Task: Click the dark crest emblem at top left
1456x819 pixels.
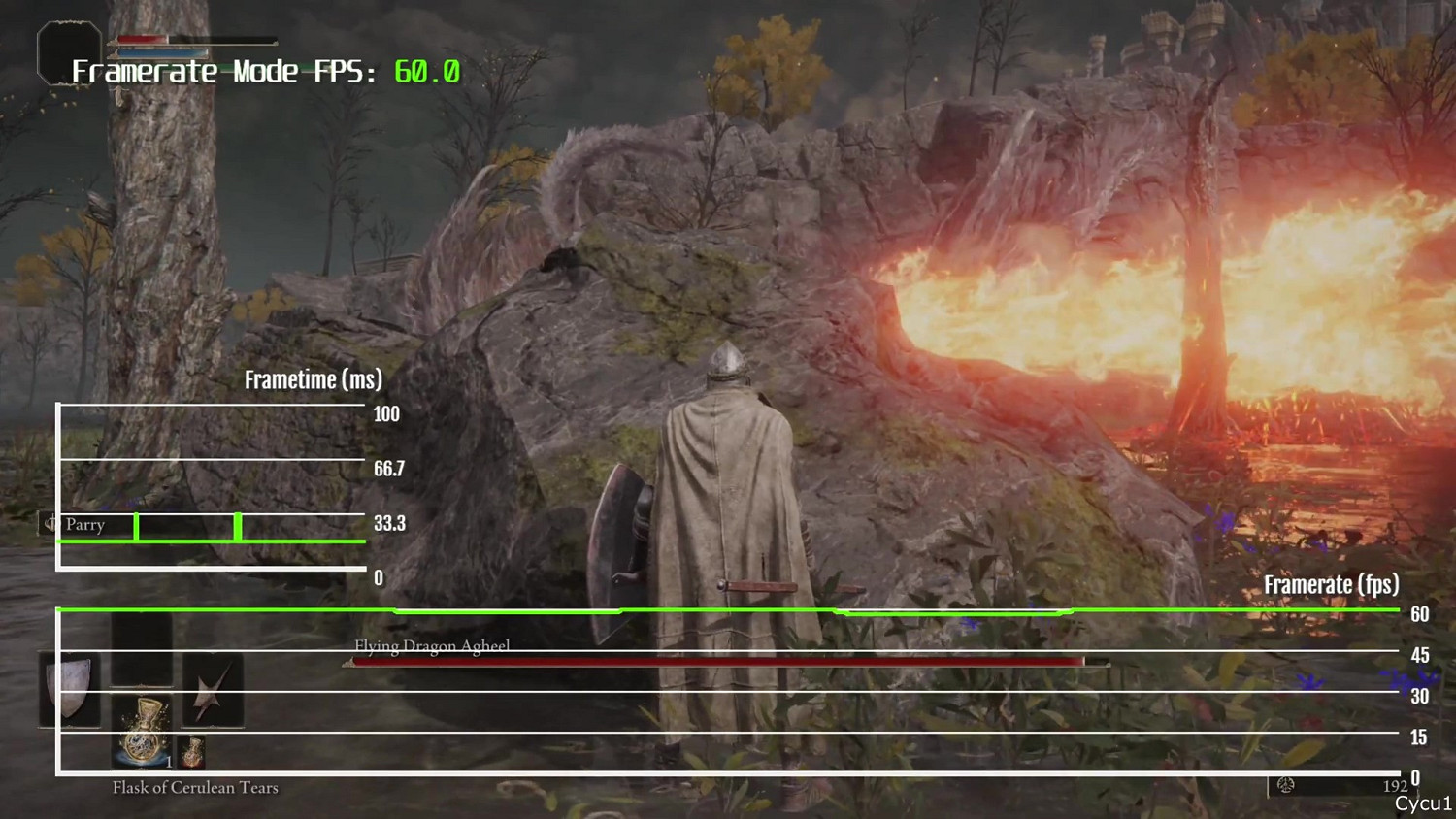Action: [x=66, y=53]
